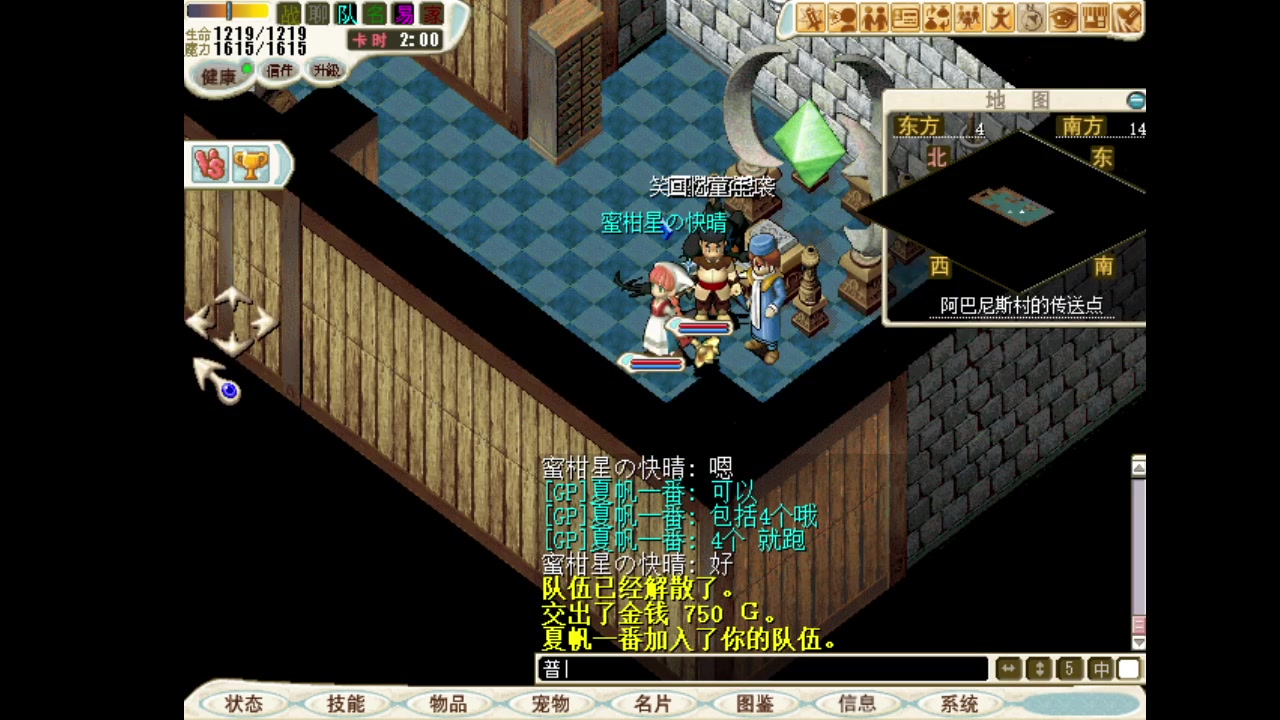Viewport: 1280px width, 720px height.
Task: Toggle the 队 team mode button
Action: point(346,14)
